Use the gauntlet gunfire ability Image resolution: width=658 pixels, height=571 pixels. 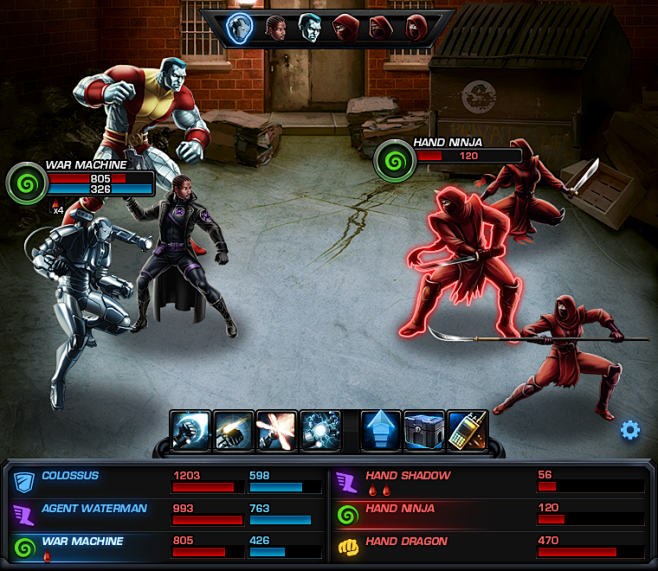[233, 430]
